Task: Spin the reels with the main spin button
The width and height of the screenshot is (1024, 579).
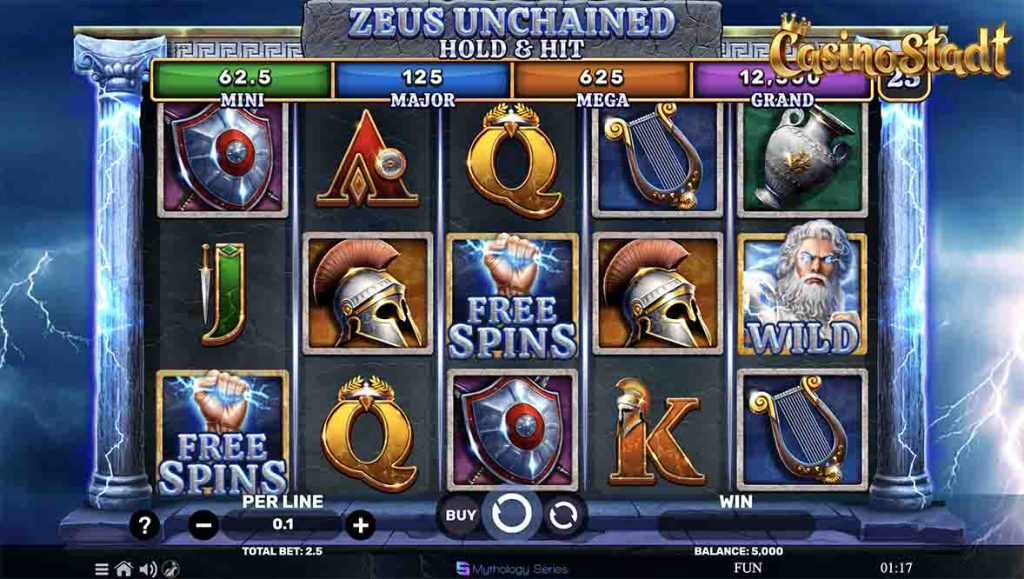Action: coord(512,516)
